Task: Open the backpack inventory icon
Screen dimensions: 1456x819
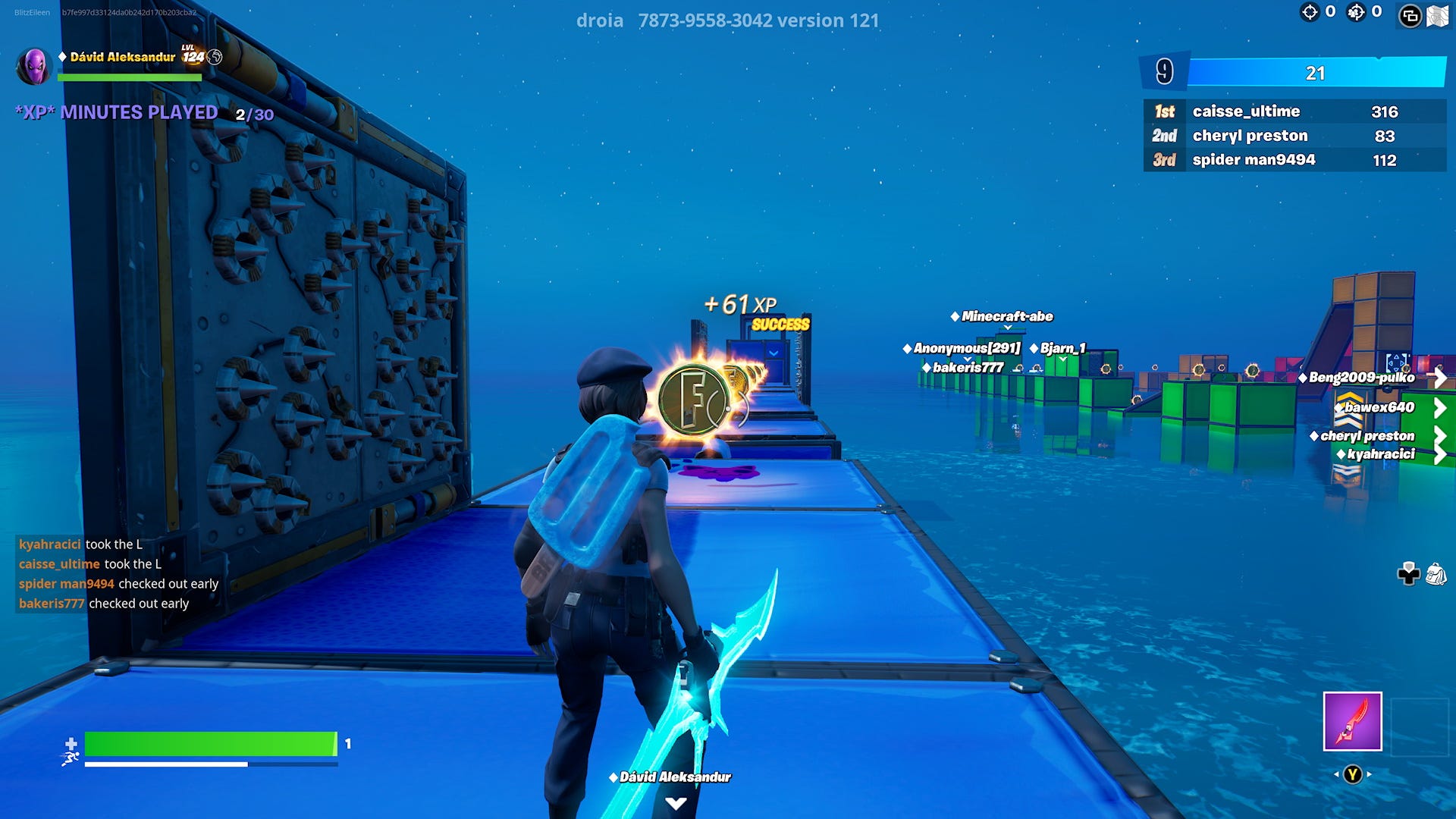Action: click(1437, 573)
